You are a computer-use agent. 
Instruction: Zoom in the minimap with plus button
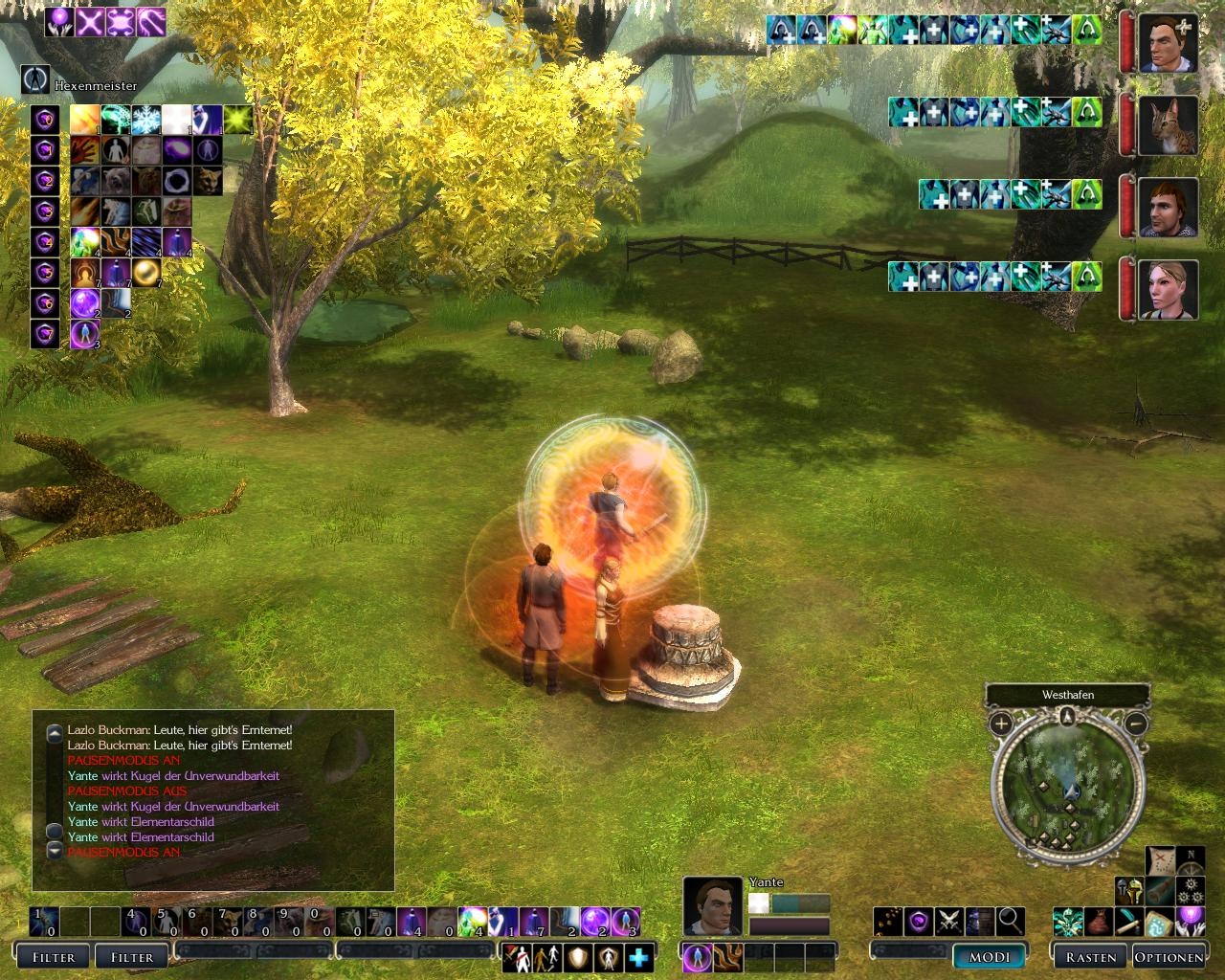click(1000, 724)
